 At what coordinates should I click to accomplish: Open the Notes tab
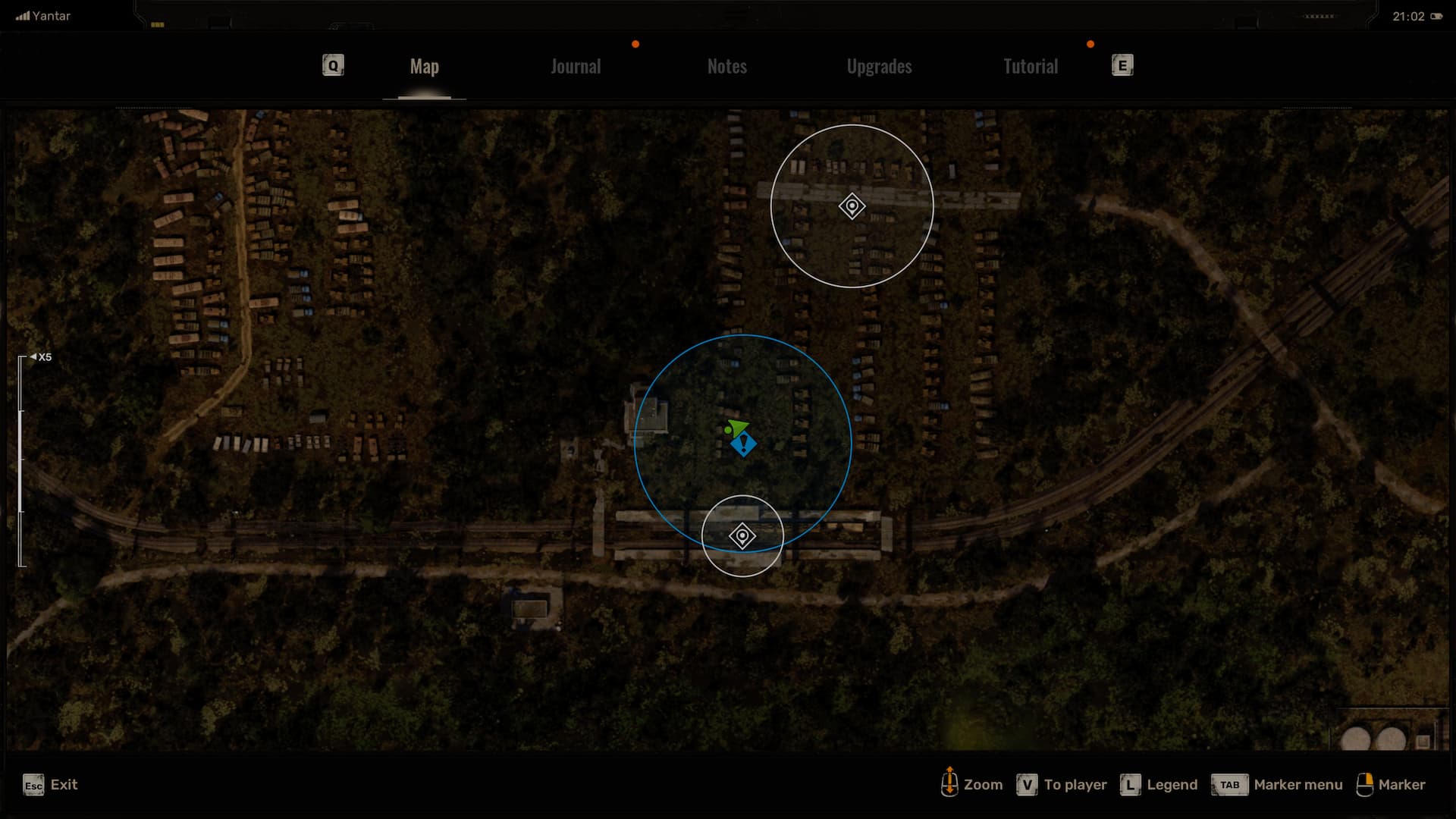[x=726, y=67]
